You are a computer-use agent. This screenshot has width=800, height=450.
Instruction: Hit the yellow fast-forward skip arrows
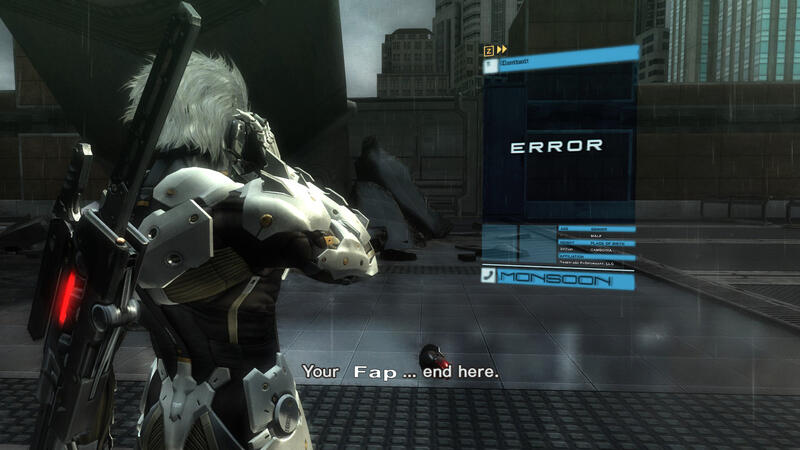501,49
